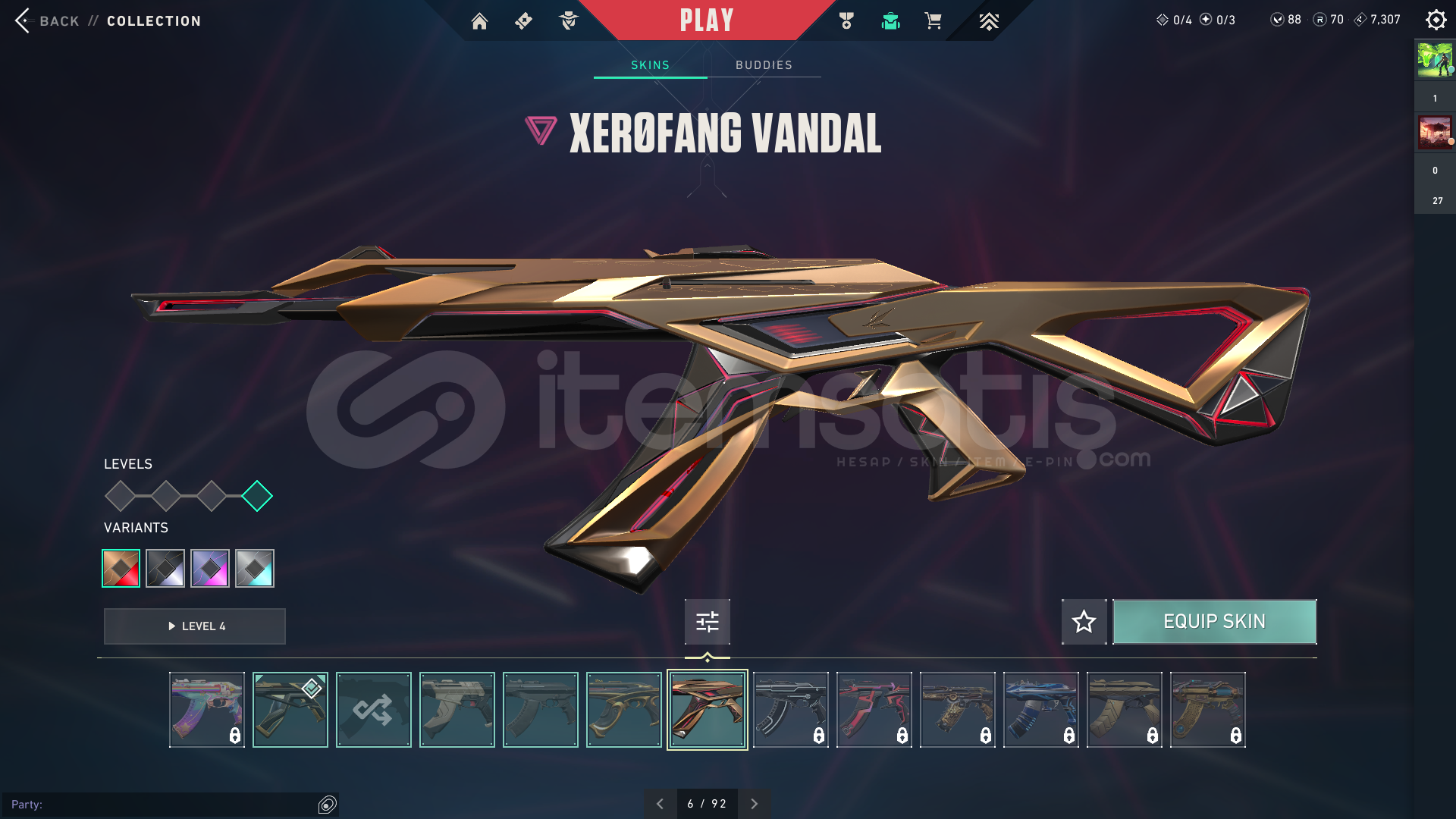
Task: Open the Agents icon
Action: [568, 20]
